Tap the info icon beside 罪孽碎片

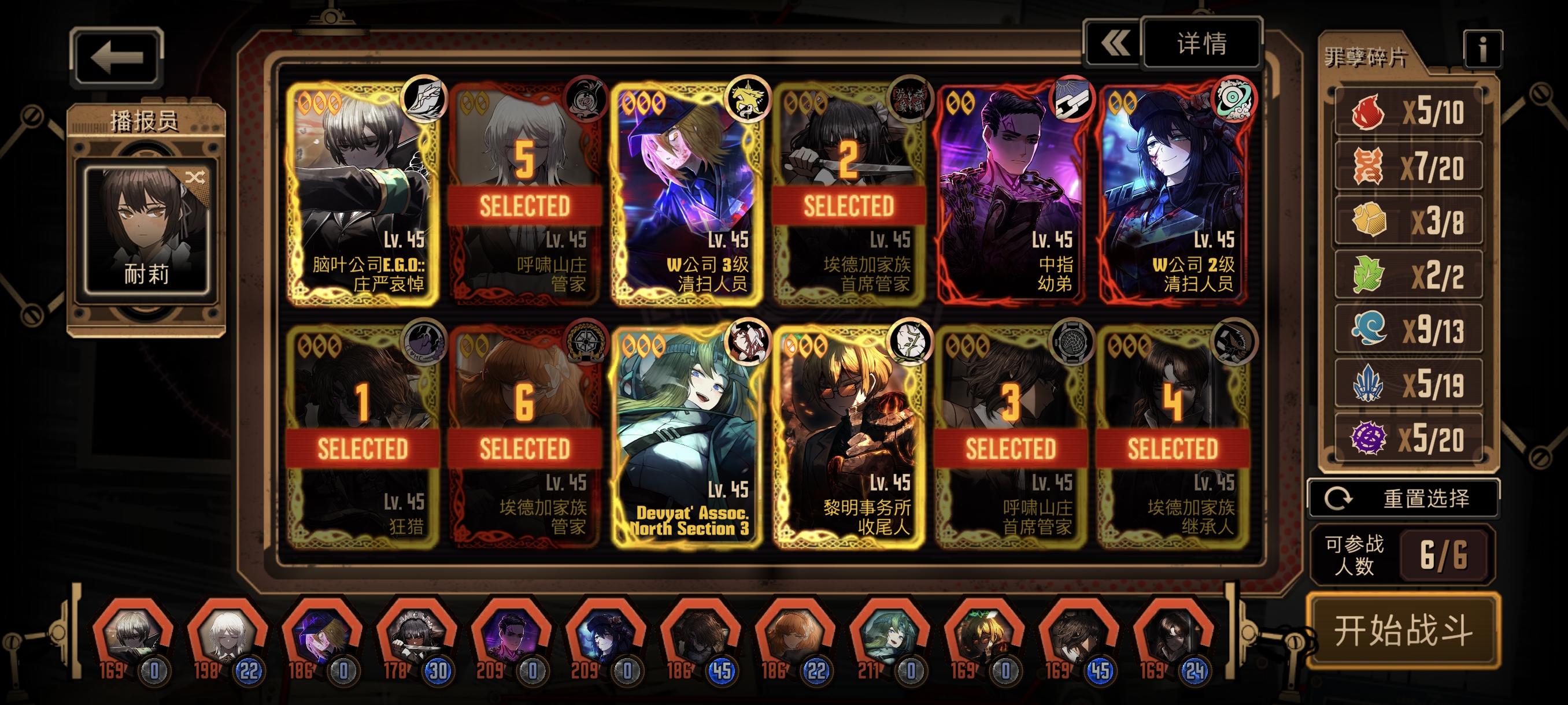coord(1482,49)
